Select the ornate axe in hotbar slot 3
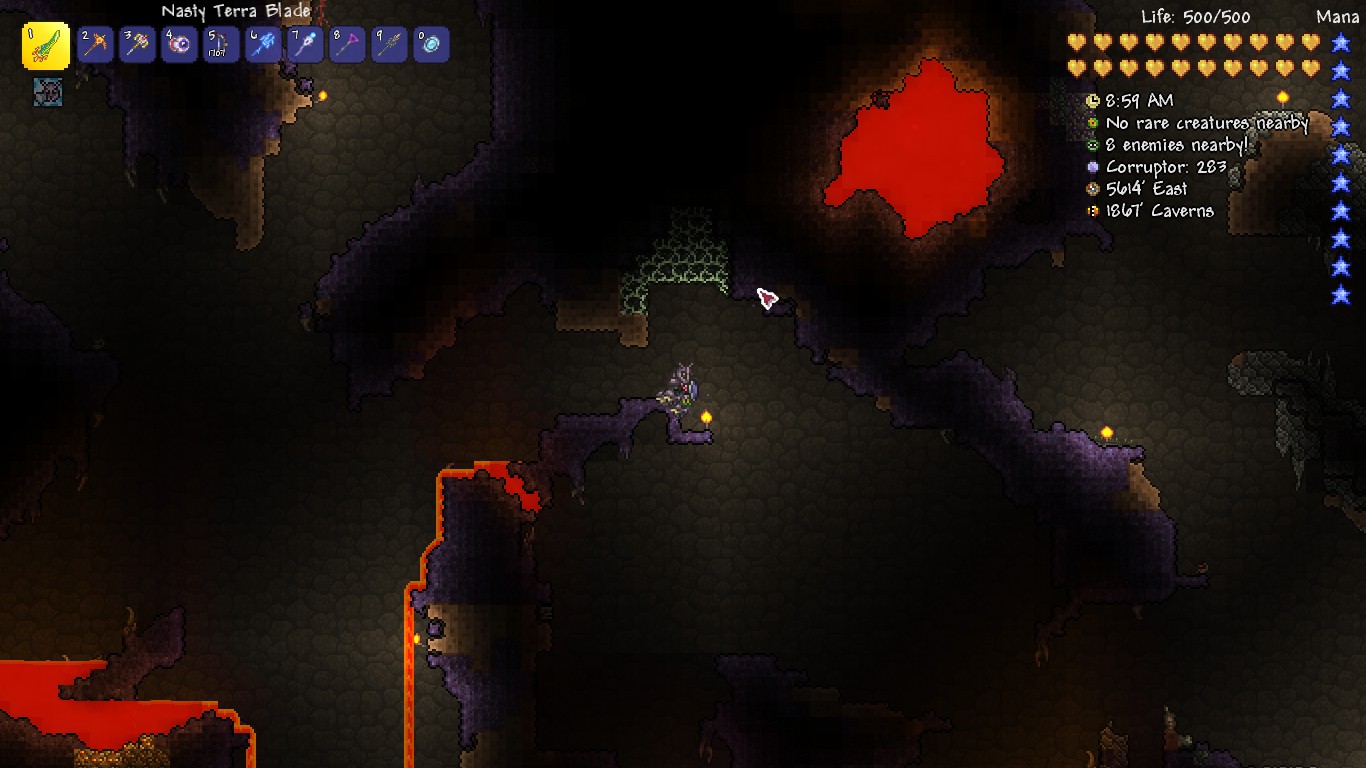 [138, 44]
